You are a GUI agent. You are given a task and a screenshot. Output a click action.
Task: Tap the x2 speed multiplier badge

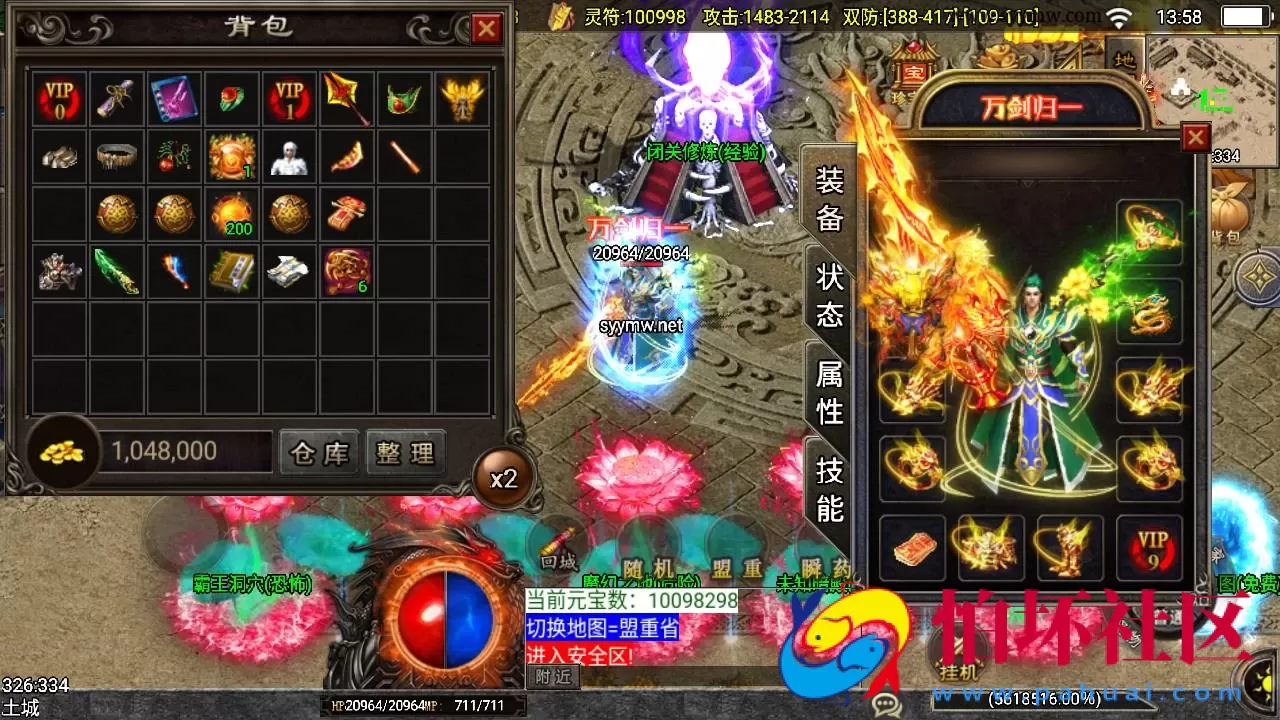(505, 478)
